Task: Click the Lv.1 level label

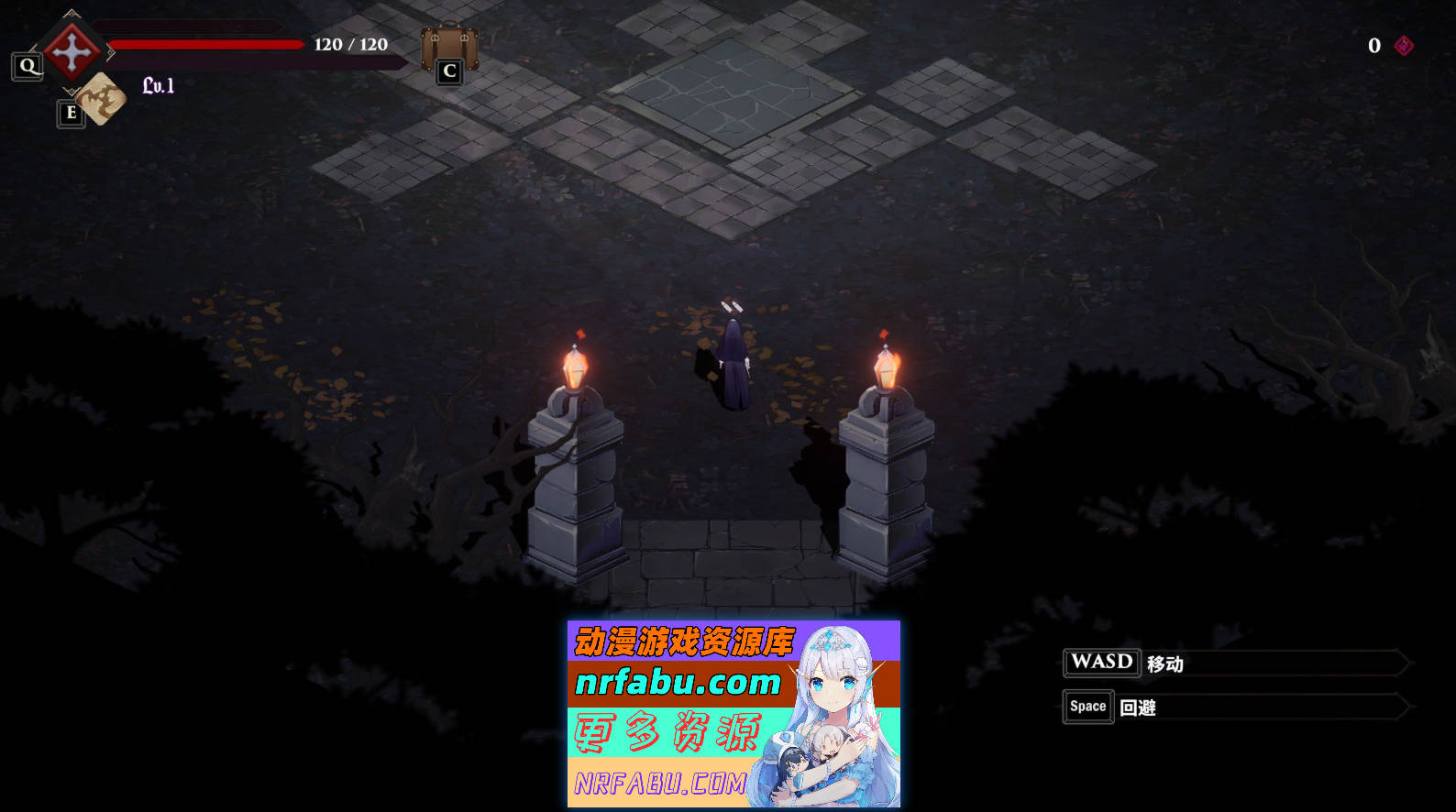Action: tap(159, 84)
